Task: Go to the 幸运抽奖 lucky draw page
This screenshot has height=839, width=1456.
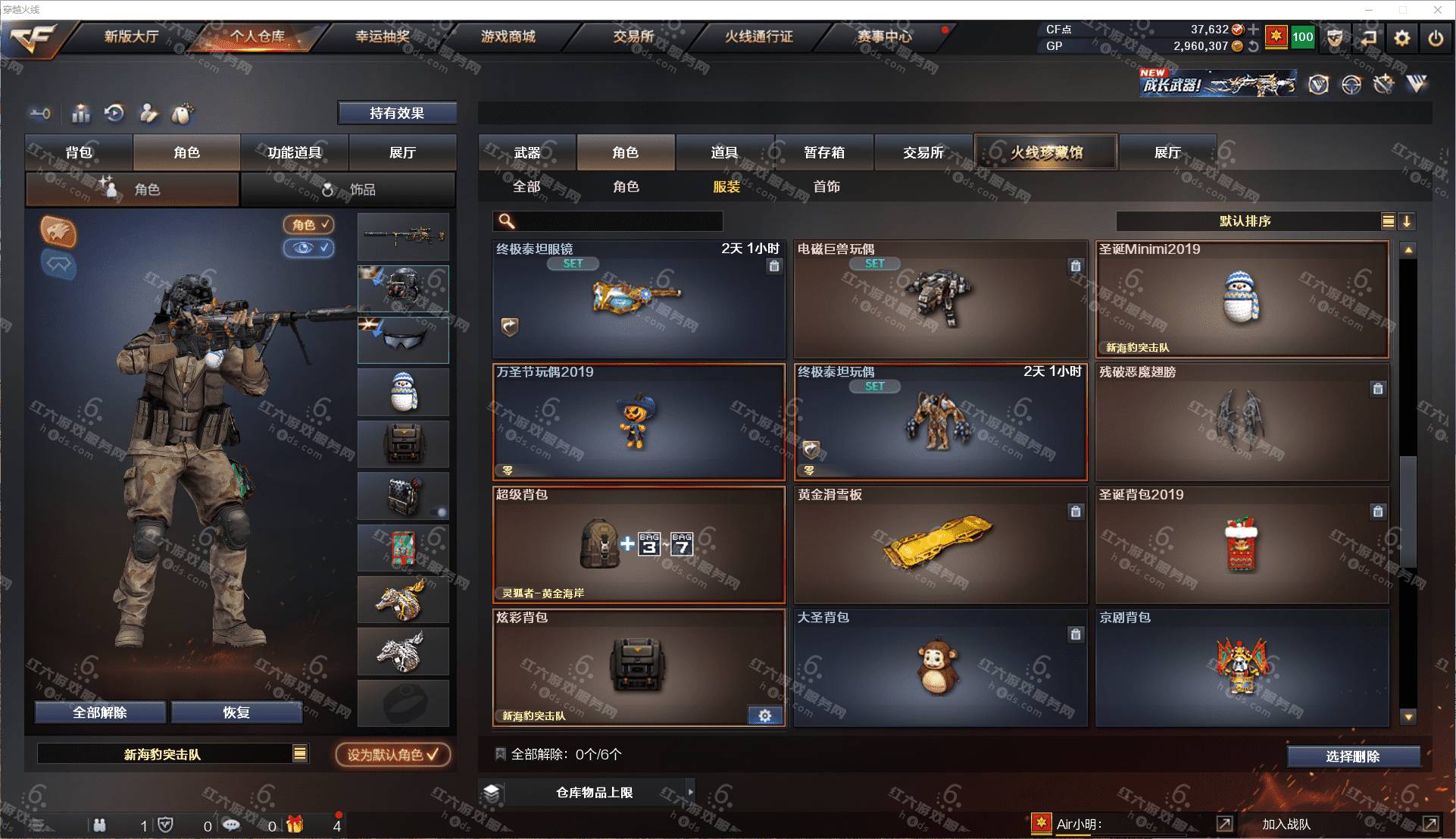Action: 383,36
